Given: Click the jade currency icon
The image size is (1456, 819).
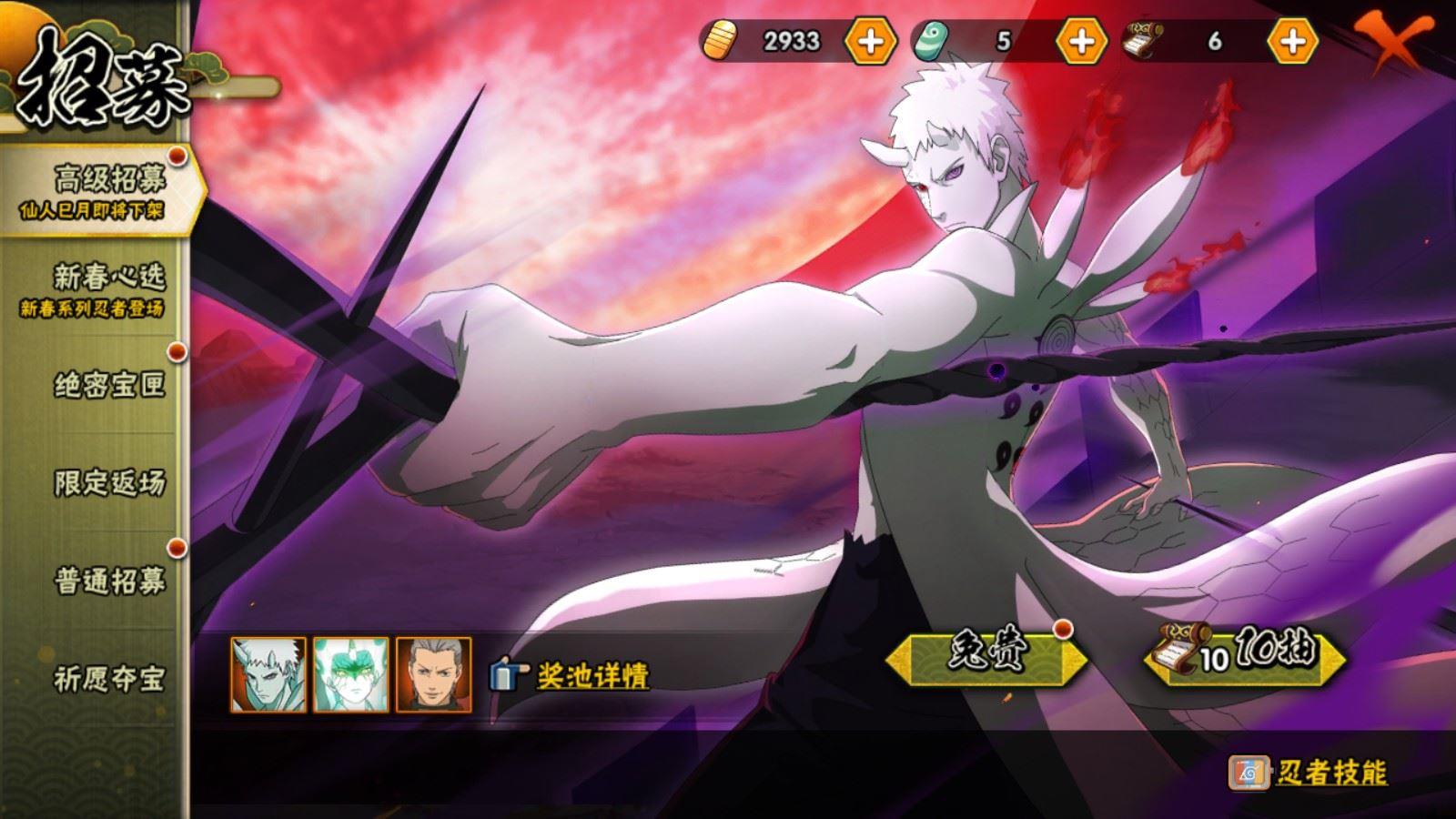Looking at the screenshot, I should click(927, 40).
